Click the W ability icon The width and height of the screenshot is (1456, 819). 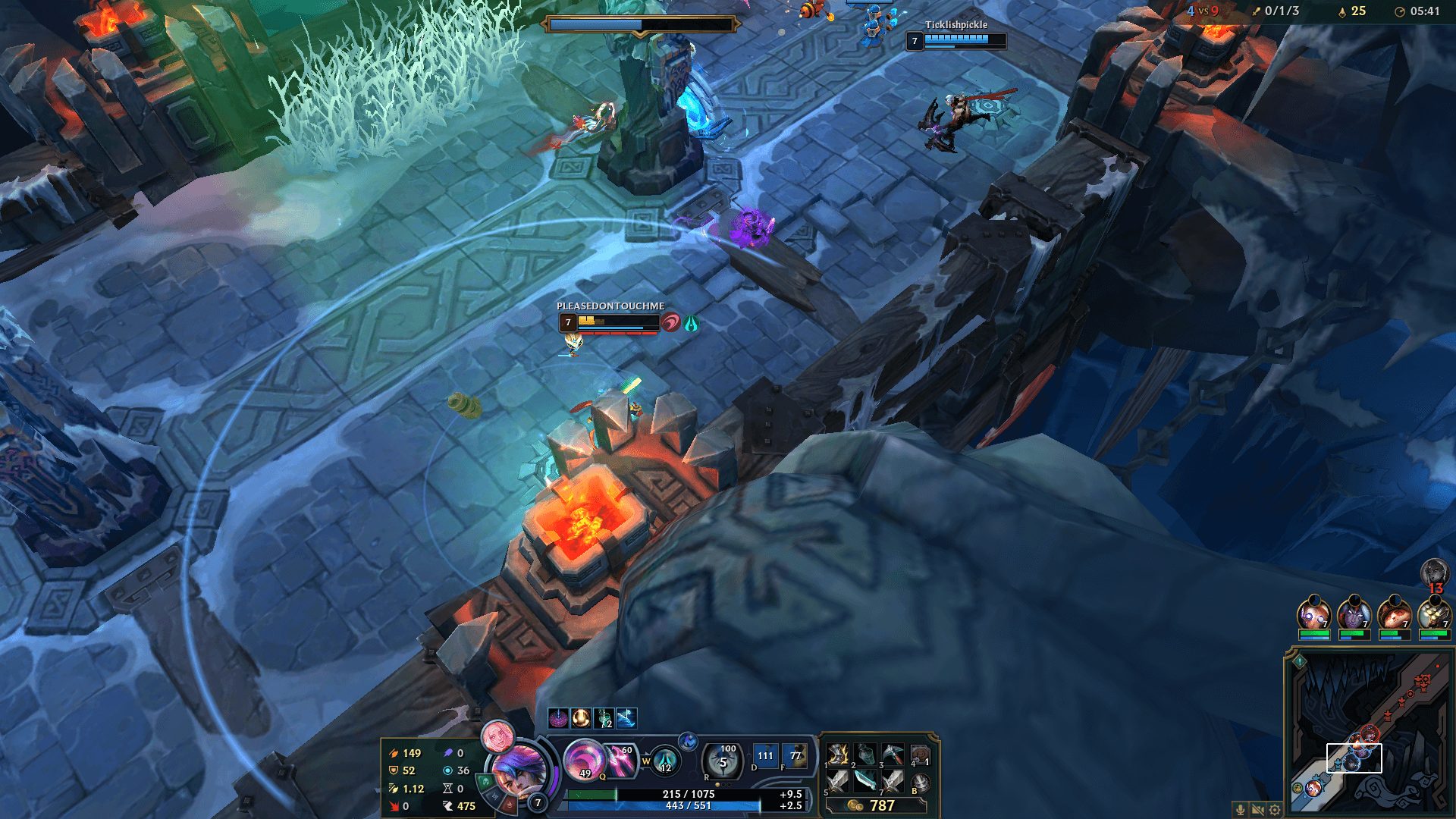click(665, 766)
